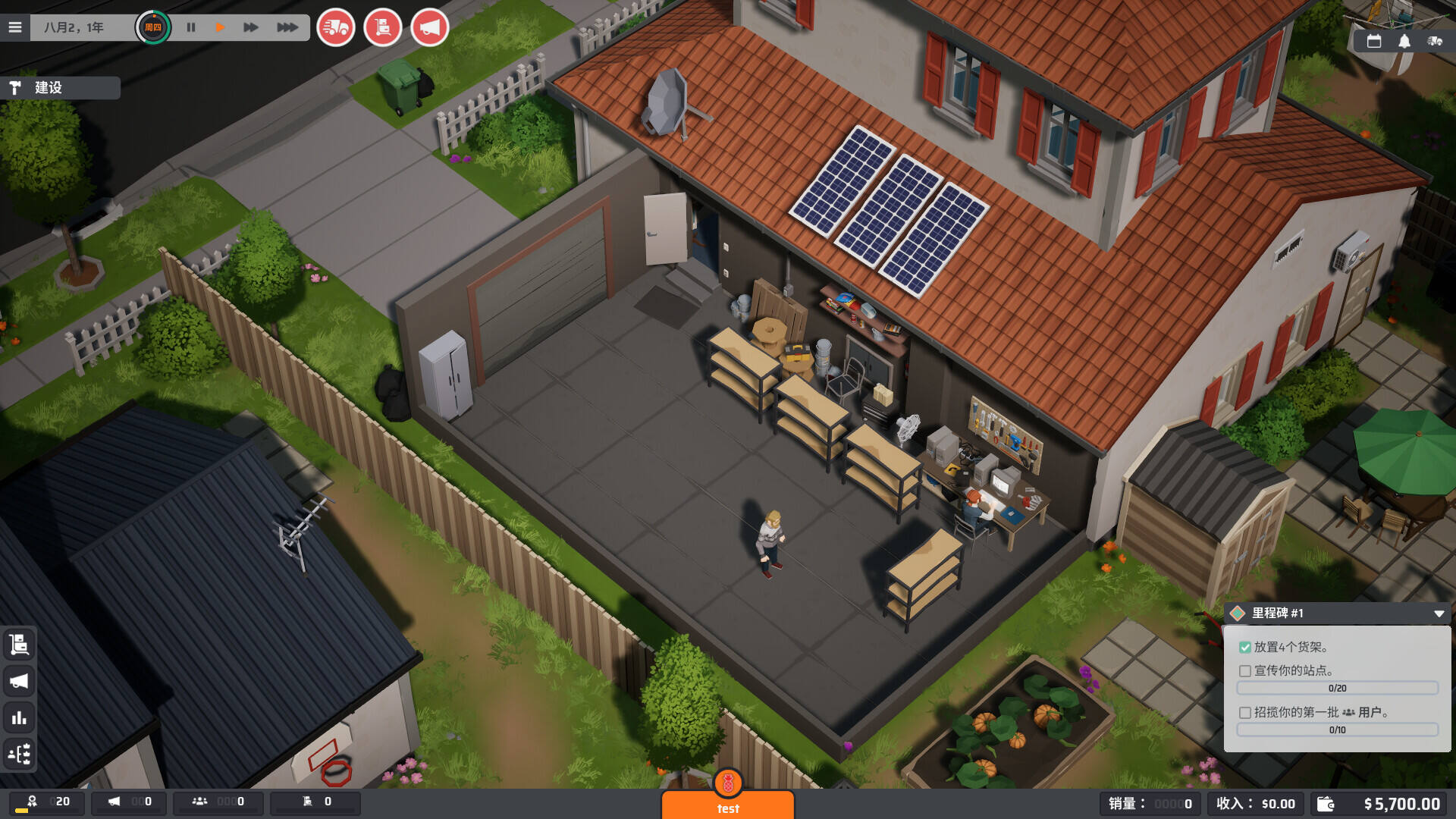1456x819 pixels.
Task: Switch to double fast-forward speed
Action: point(250,27)
